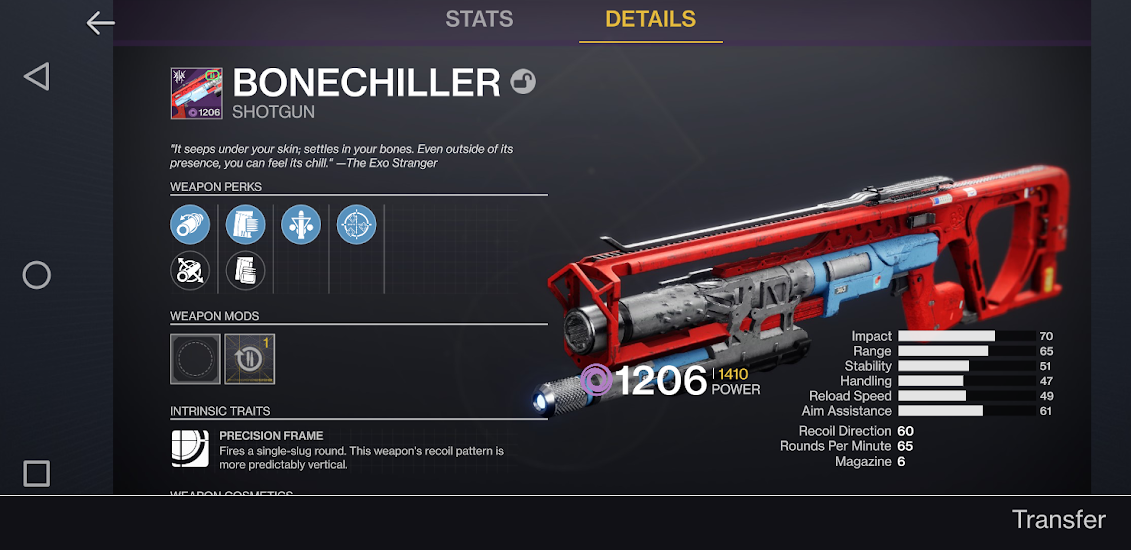Go back using the top-left arrow
1131x550 pixels.
click(100, 23)
